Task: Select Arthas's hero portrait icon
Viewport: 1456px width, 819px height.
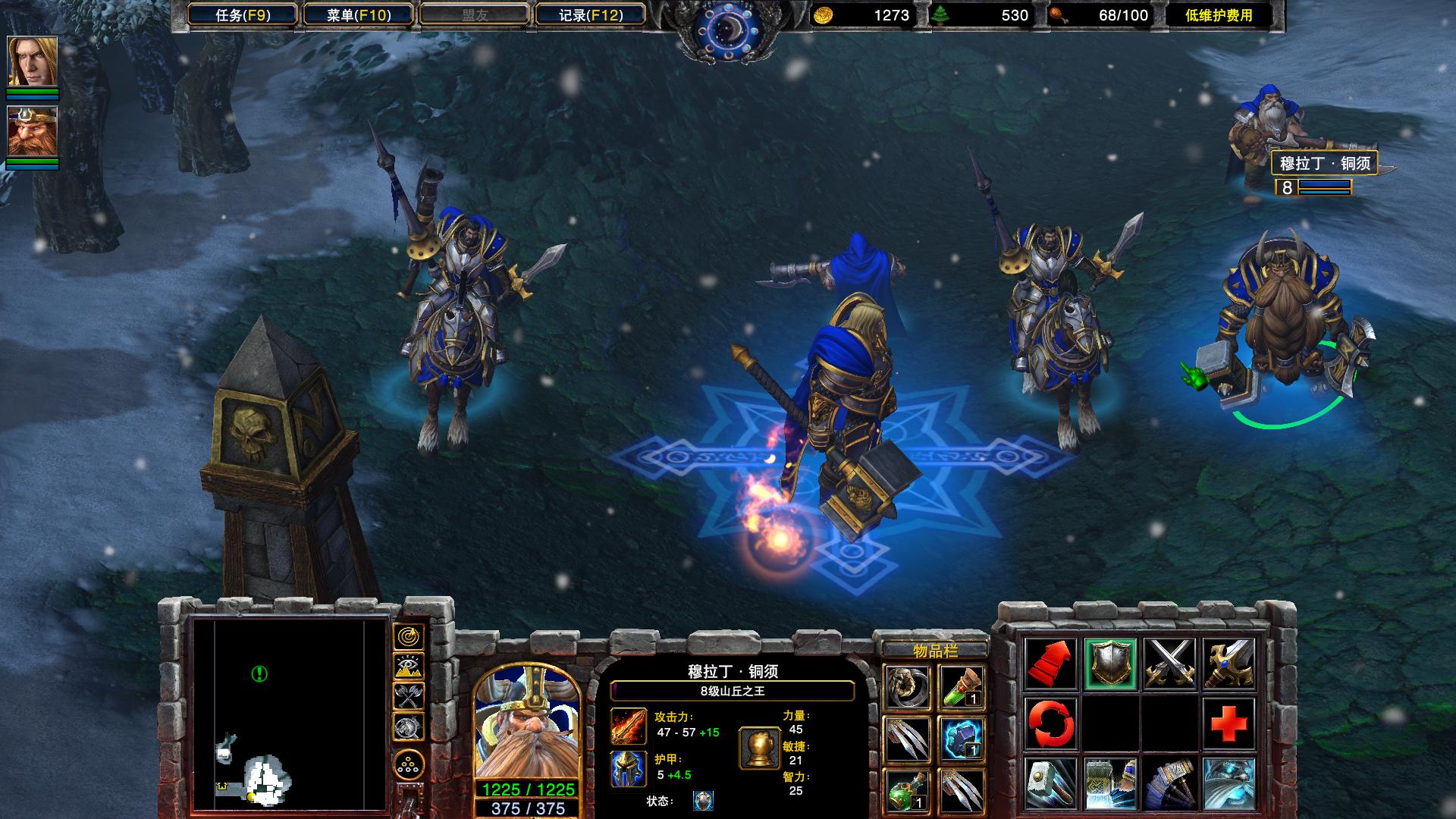Action: point(33,62)
